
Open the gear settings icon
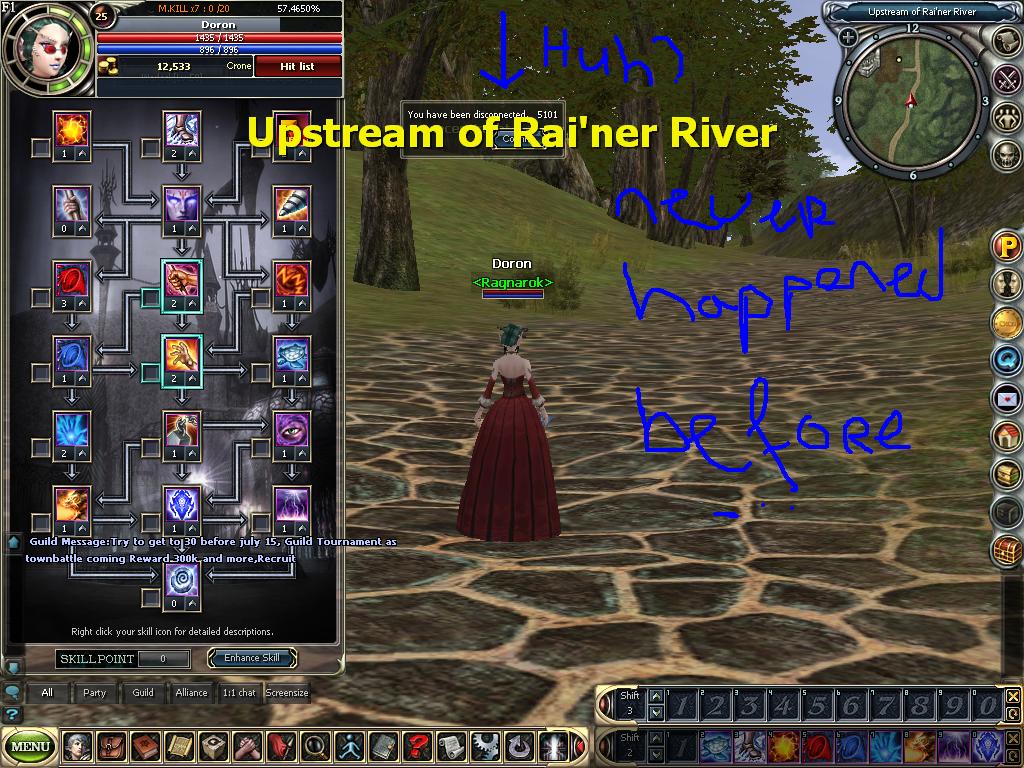[485, 745]
